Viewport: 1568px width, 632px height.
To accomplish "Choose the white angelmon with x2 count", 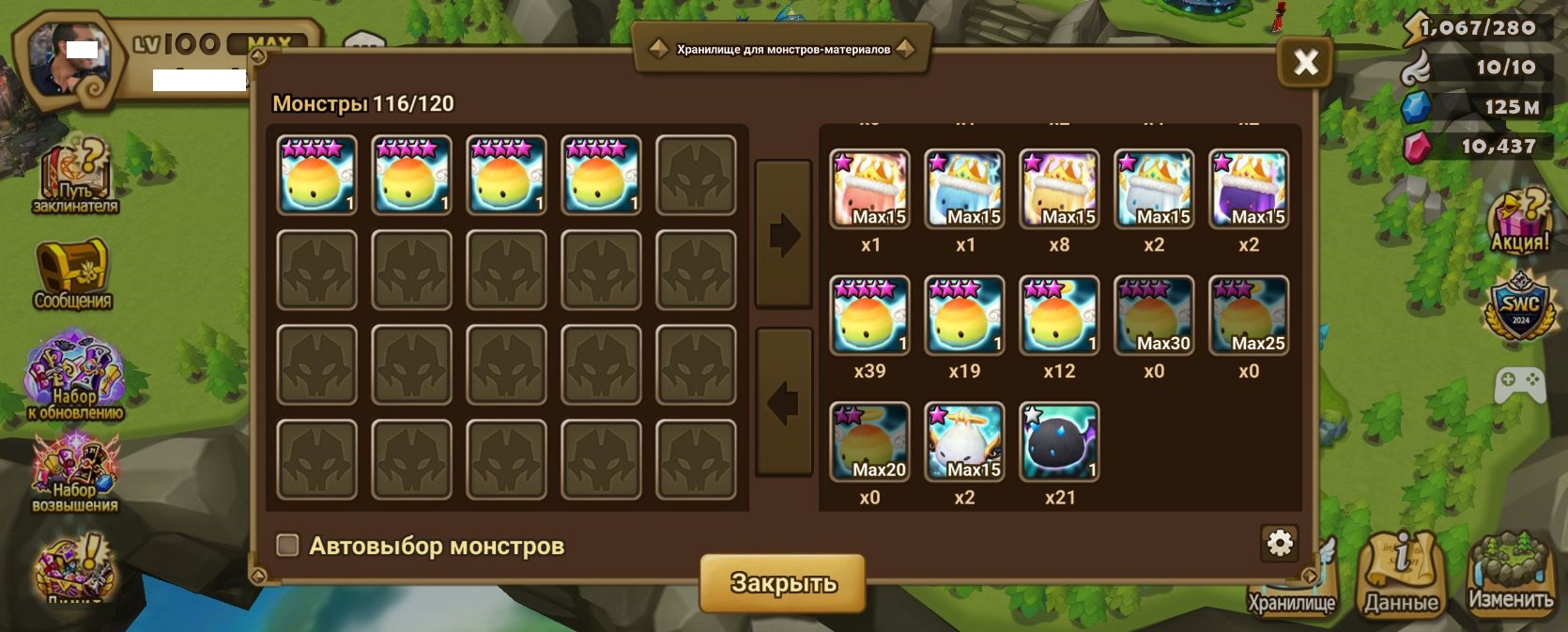I will point(964,442).
